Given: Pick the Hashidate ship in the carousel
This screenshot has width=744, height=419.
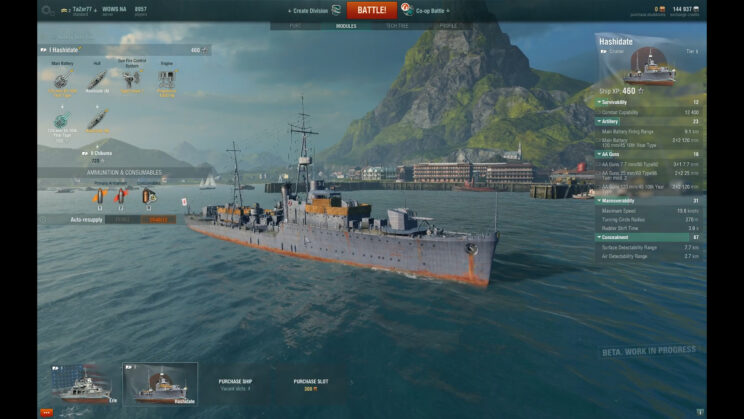Looking at the screenshot, I should [160, 384].
